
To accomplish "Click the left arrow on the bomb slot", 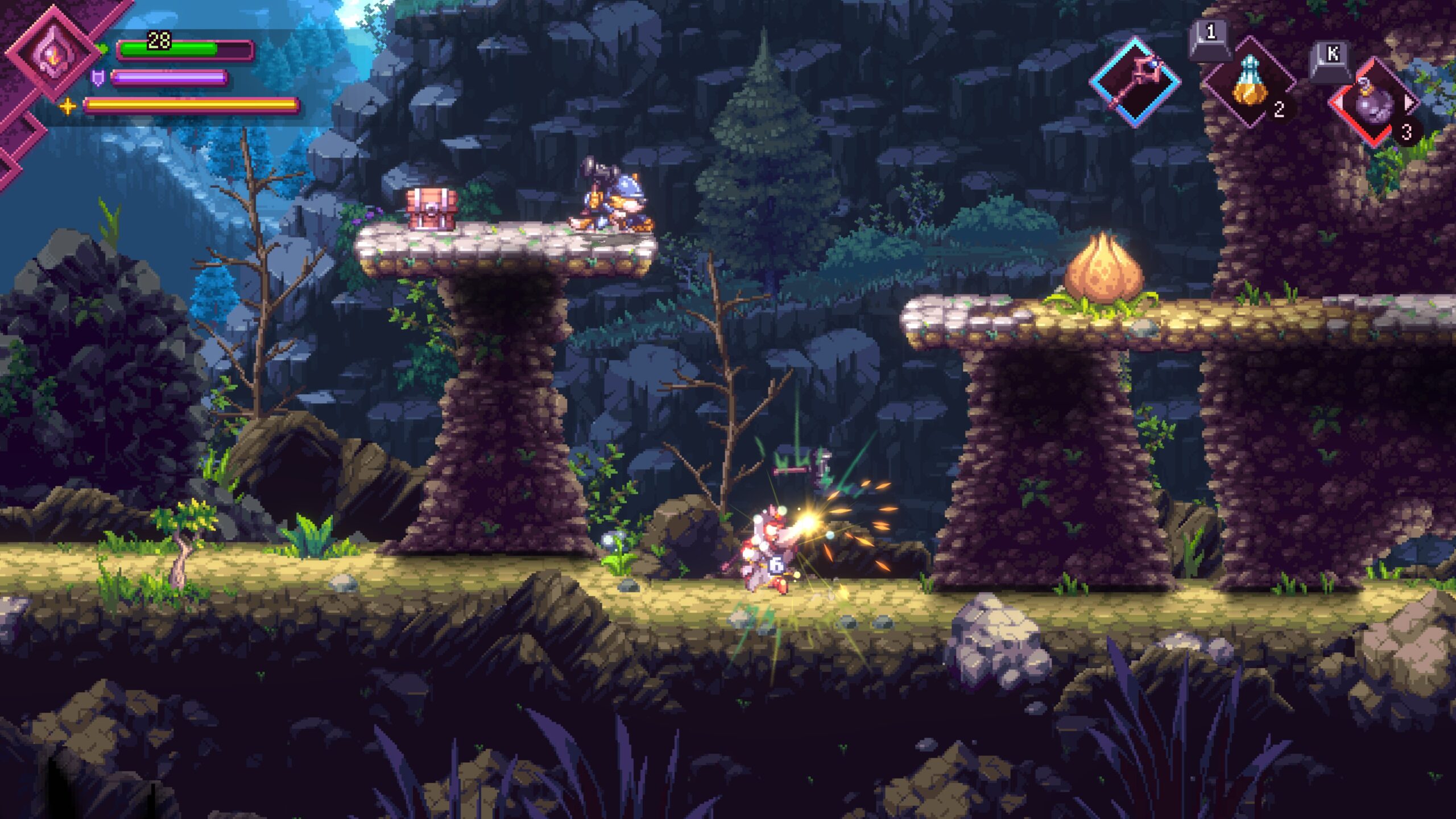I will coord(1338,103).
